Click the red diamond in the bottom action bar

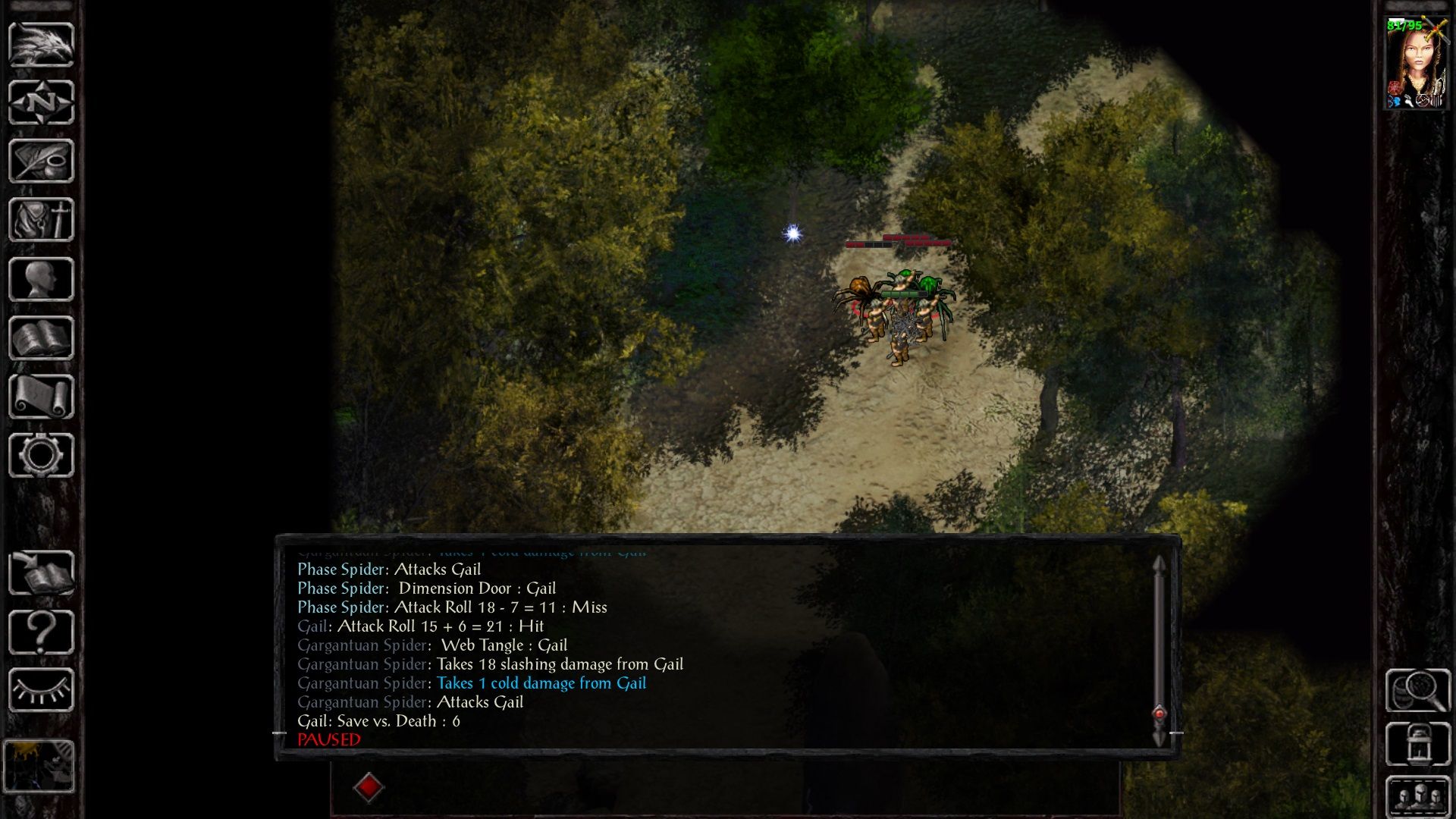coord(369,787)
